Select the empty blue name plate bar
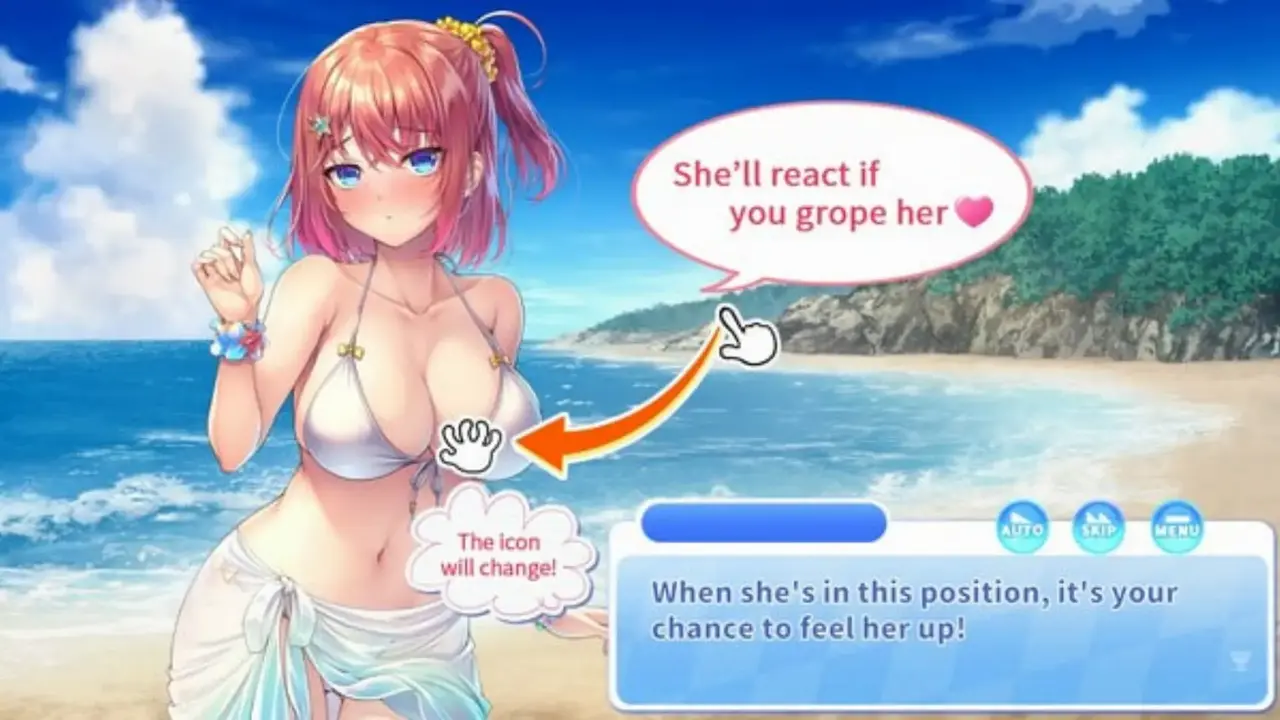1280x720 pixels. click(764, 522)
